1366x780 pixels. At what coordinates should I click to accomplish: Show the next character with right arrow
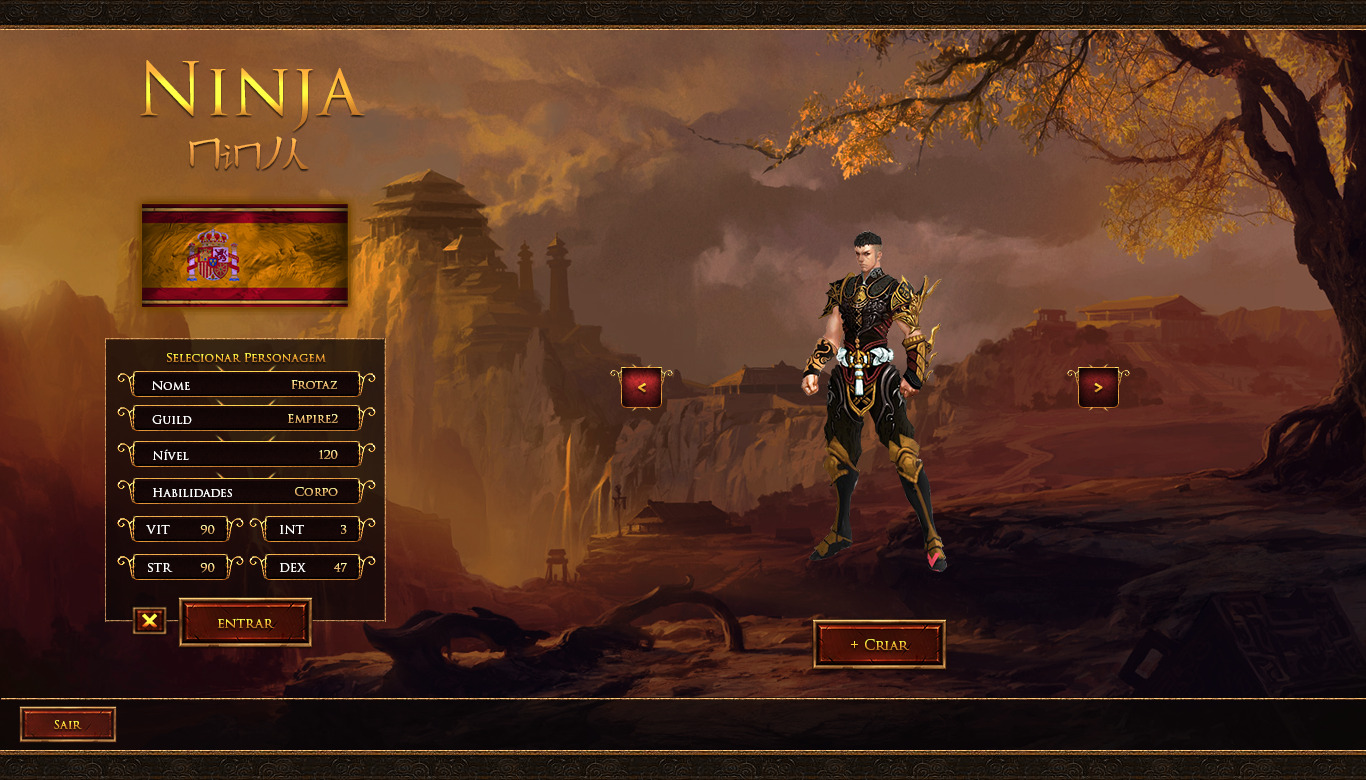[x=1098, y=387]
